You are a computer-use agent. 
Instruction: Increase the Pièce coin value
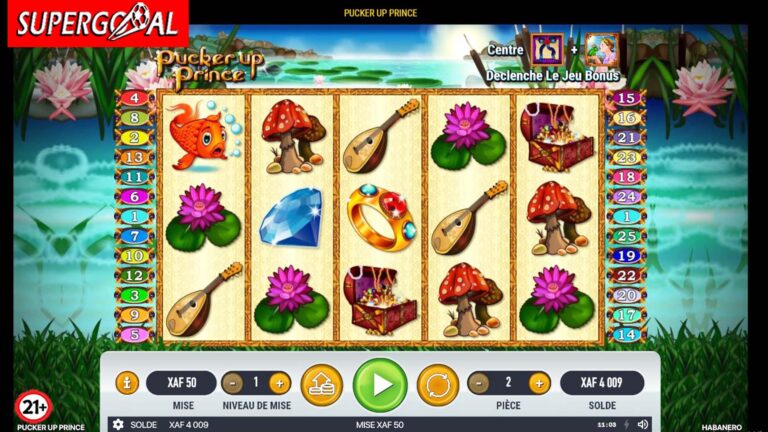(x=539, y=383)
